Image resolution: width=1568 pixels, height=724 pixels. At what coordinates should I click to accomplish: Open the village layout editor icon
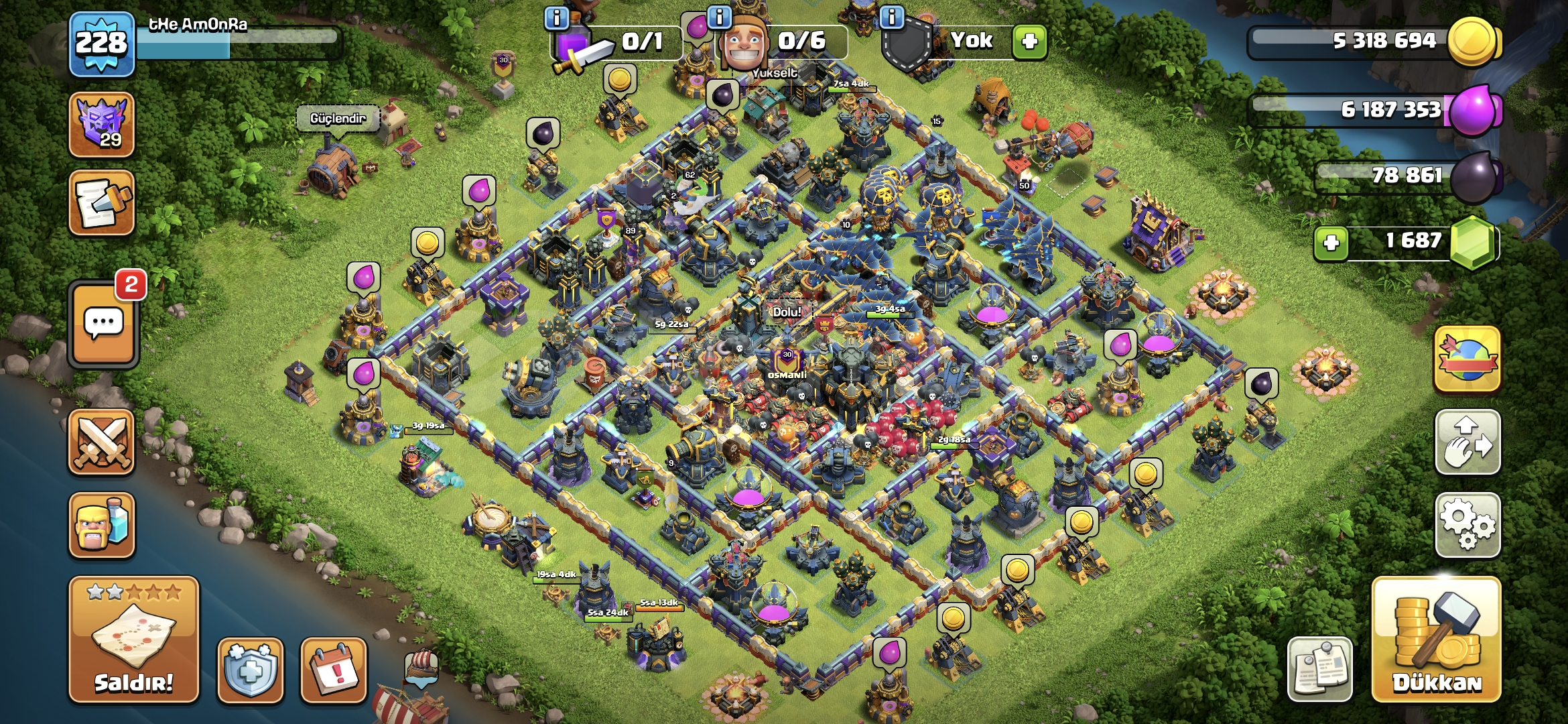1468,441
